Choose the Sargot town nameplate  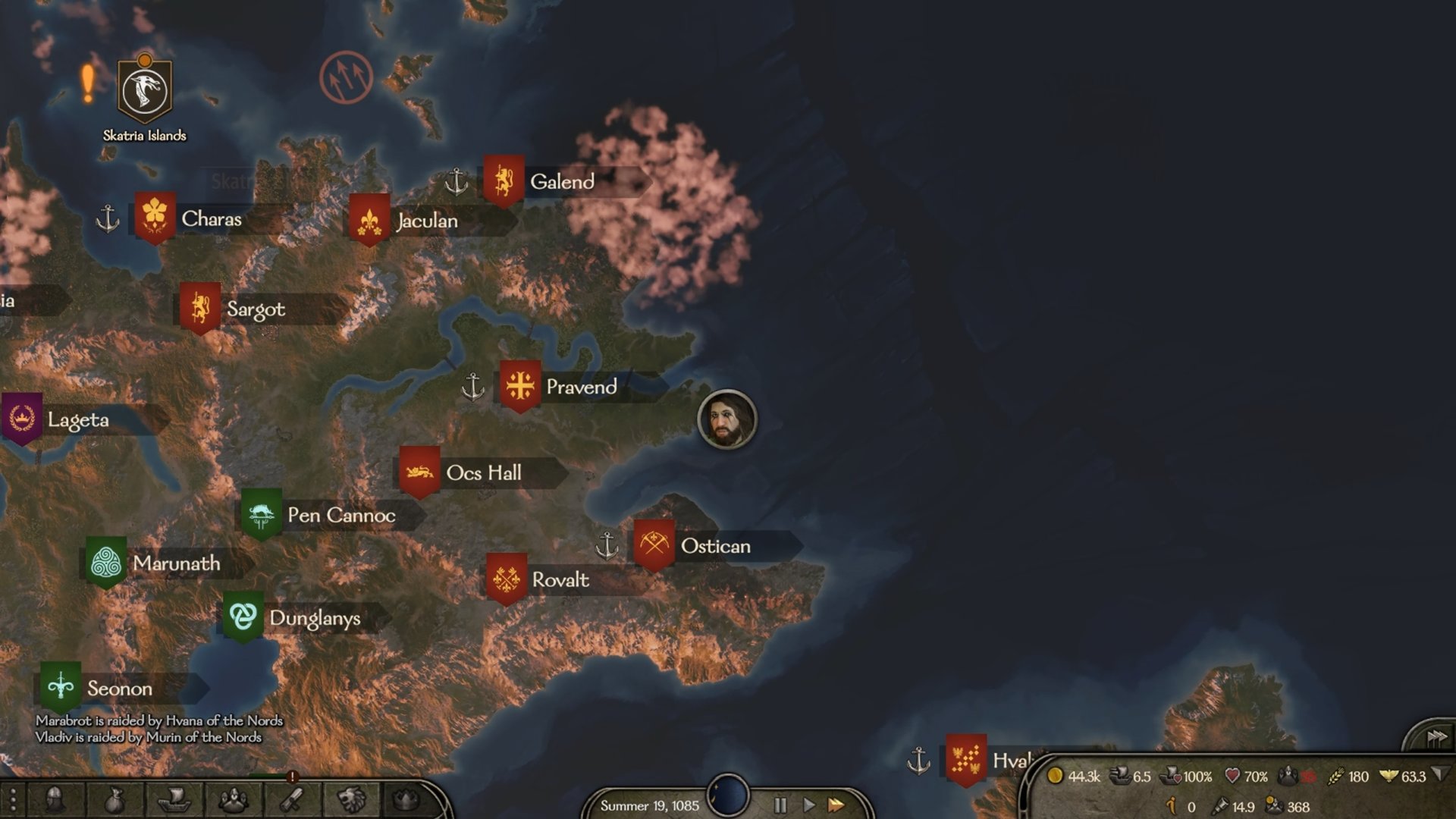255,309
